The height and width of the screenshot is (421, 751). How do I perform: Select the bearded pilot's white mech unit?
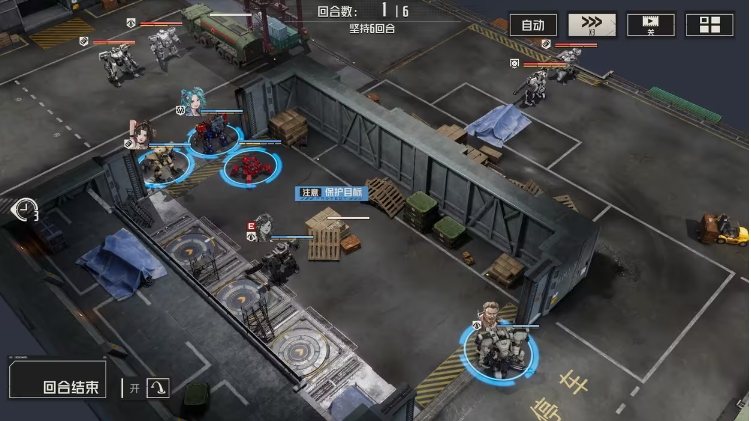point(497,346)
